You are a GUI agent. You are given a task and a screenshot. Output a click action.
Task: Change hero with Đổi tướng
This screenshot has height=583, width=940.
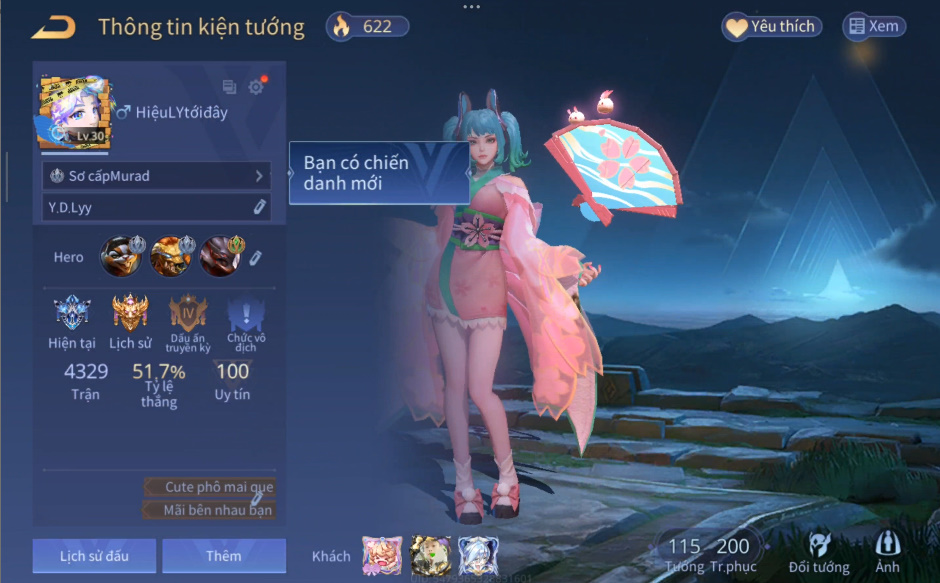pyautogui.click(x=819, y=554)
